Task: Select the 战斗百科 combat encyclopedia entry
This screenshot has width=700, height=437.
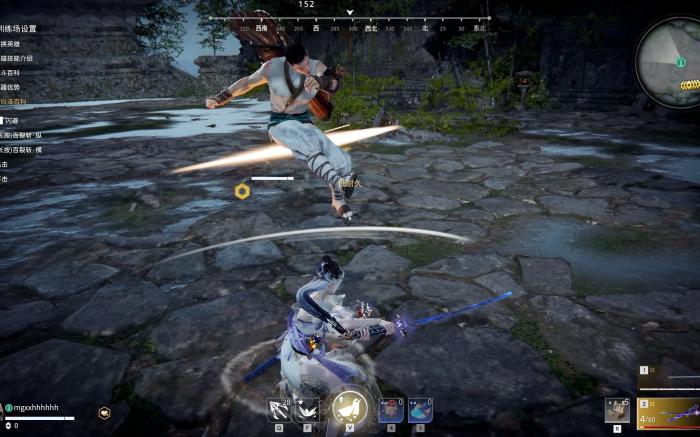Action: [13, 73]
